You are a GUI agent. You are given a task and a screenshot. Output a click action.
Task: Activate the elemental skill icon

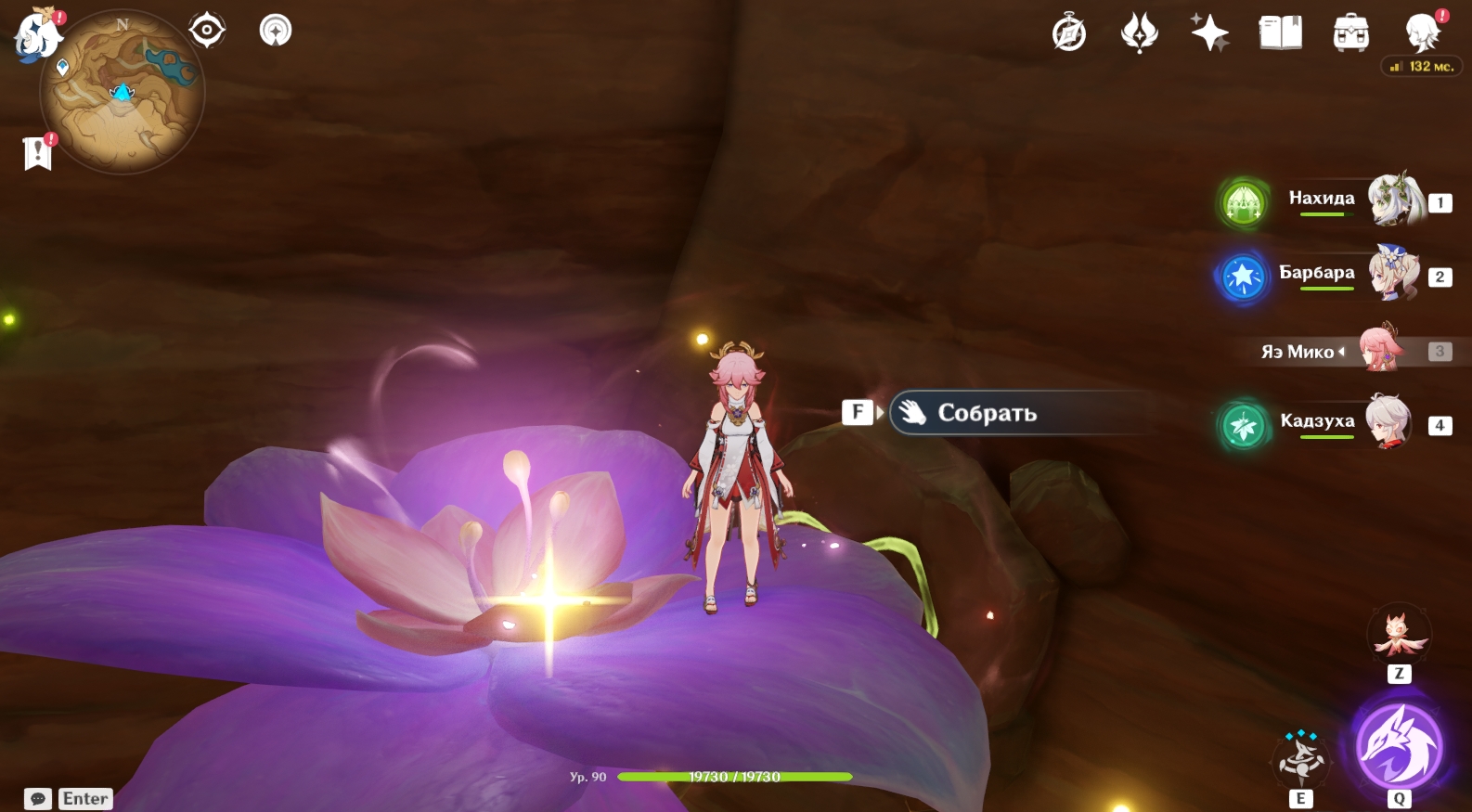[x=1301, y=759]
